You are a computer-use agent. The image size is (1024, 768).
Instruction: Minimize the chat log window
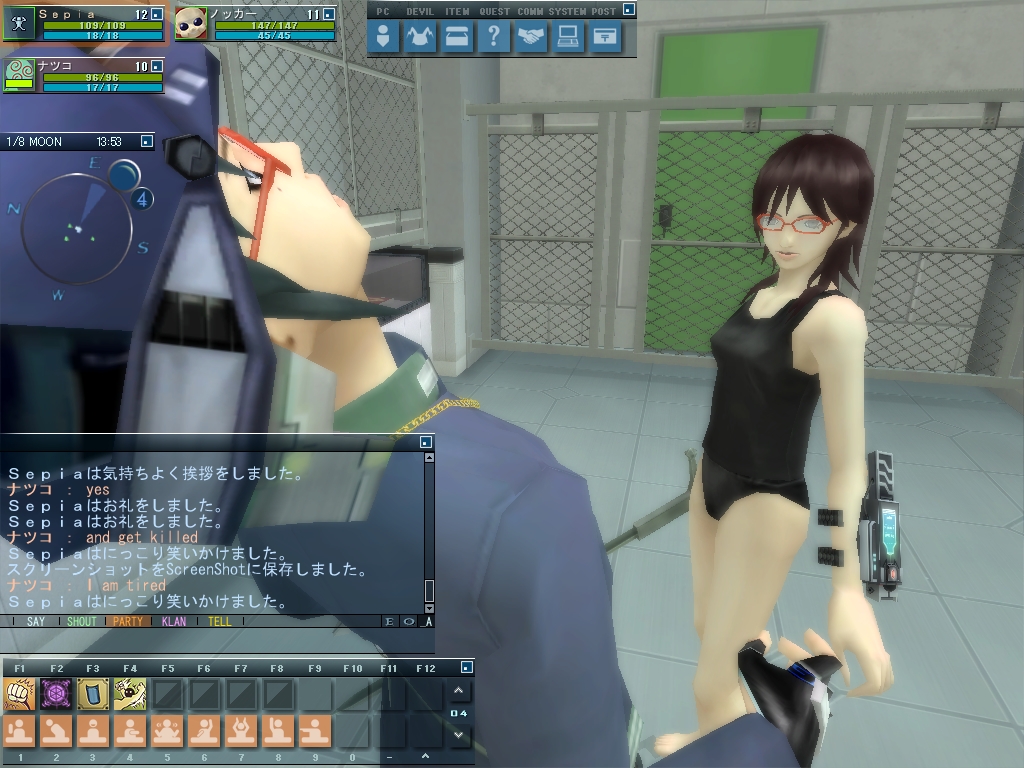tap(426, 441)
